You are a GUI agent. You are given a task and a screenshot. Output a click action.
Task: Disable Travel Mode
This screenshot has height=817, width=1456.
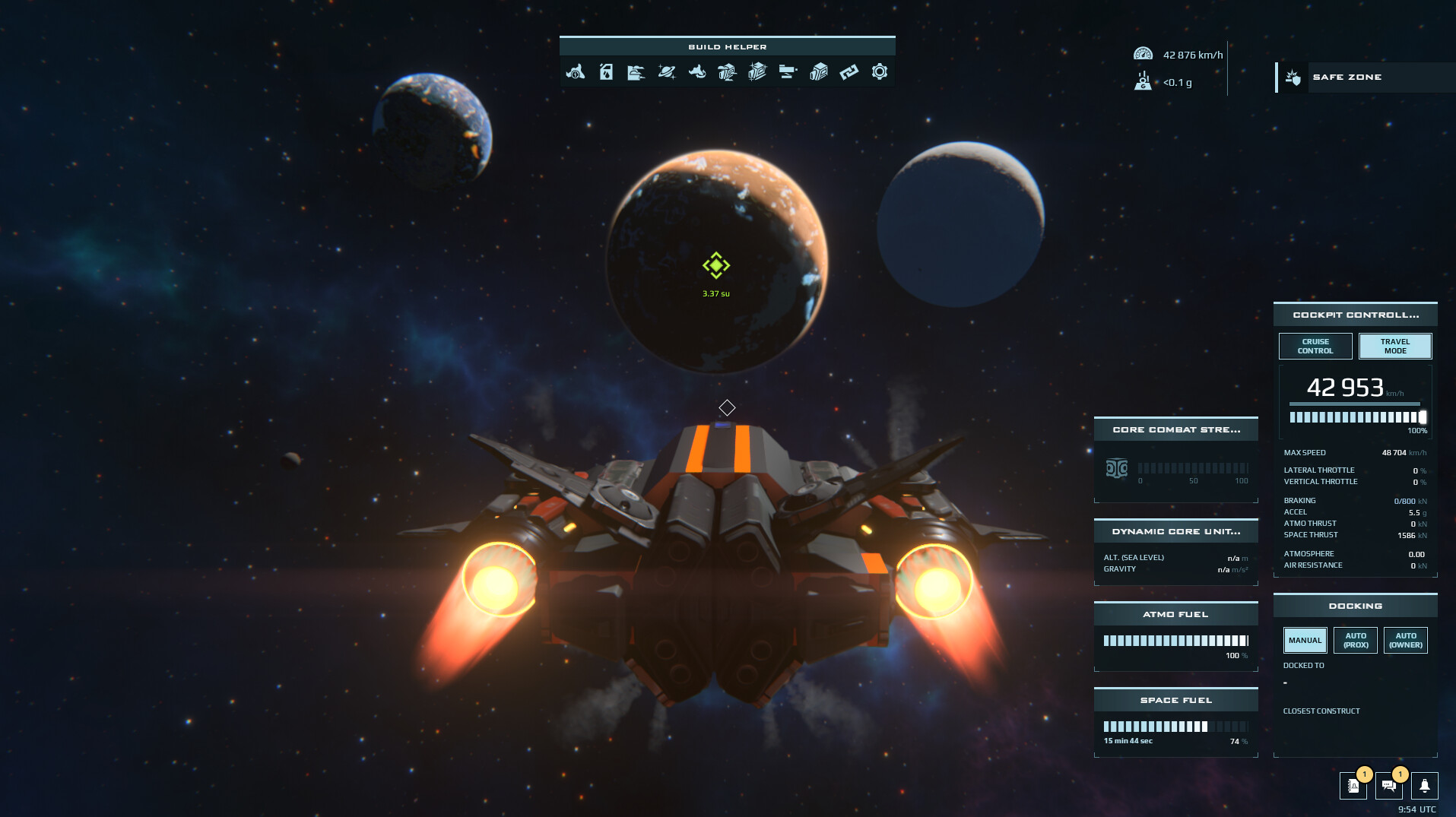click(x=1394, y=346)
